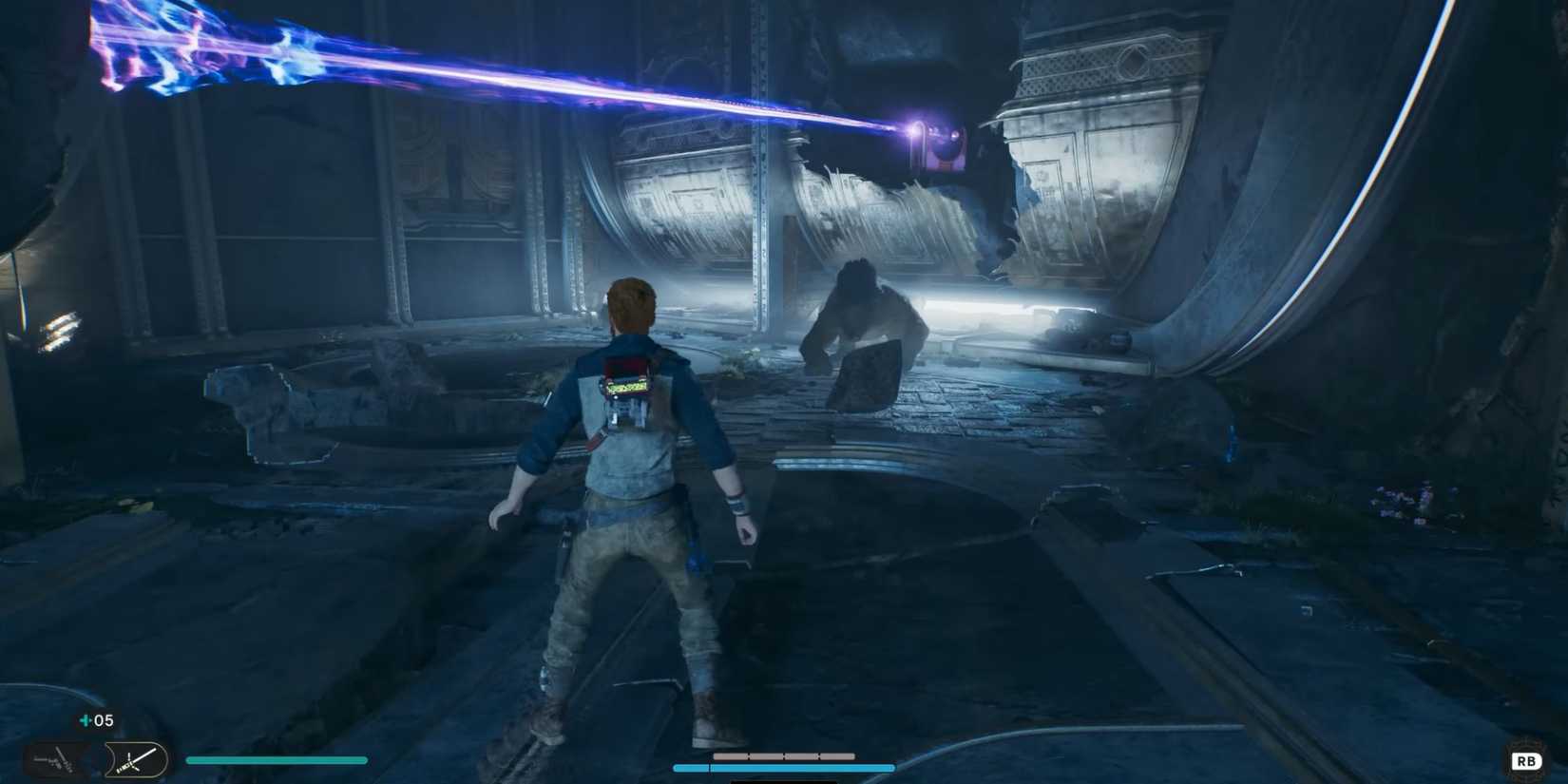Screen dimensions: 1568x784
Task: Click the blue Force bar below the enemy gauge
Action: coord(784,767)
